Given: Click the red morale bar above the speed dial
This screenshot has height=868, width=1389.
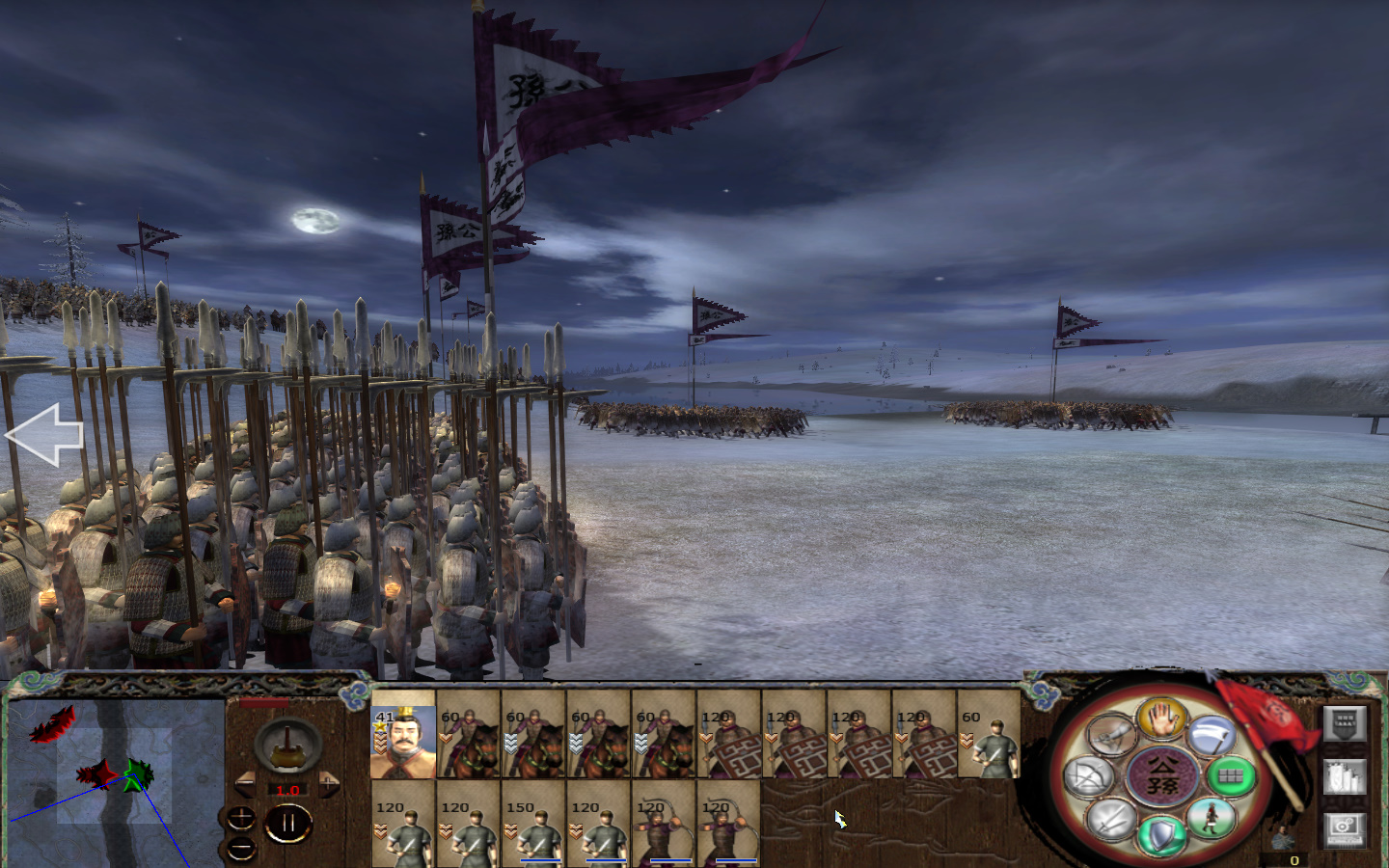Looking at the screenshot, I should [x=263, y=702].
